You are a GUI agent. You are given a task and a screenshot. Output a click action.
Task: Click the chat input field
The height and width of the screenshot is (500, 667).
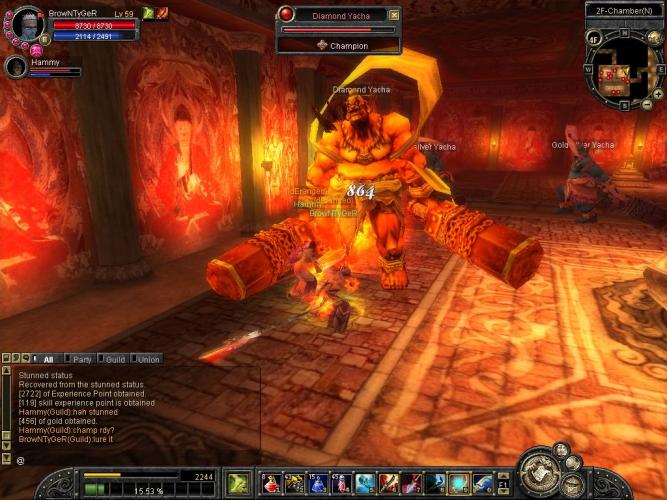[x=130, y=460]
